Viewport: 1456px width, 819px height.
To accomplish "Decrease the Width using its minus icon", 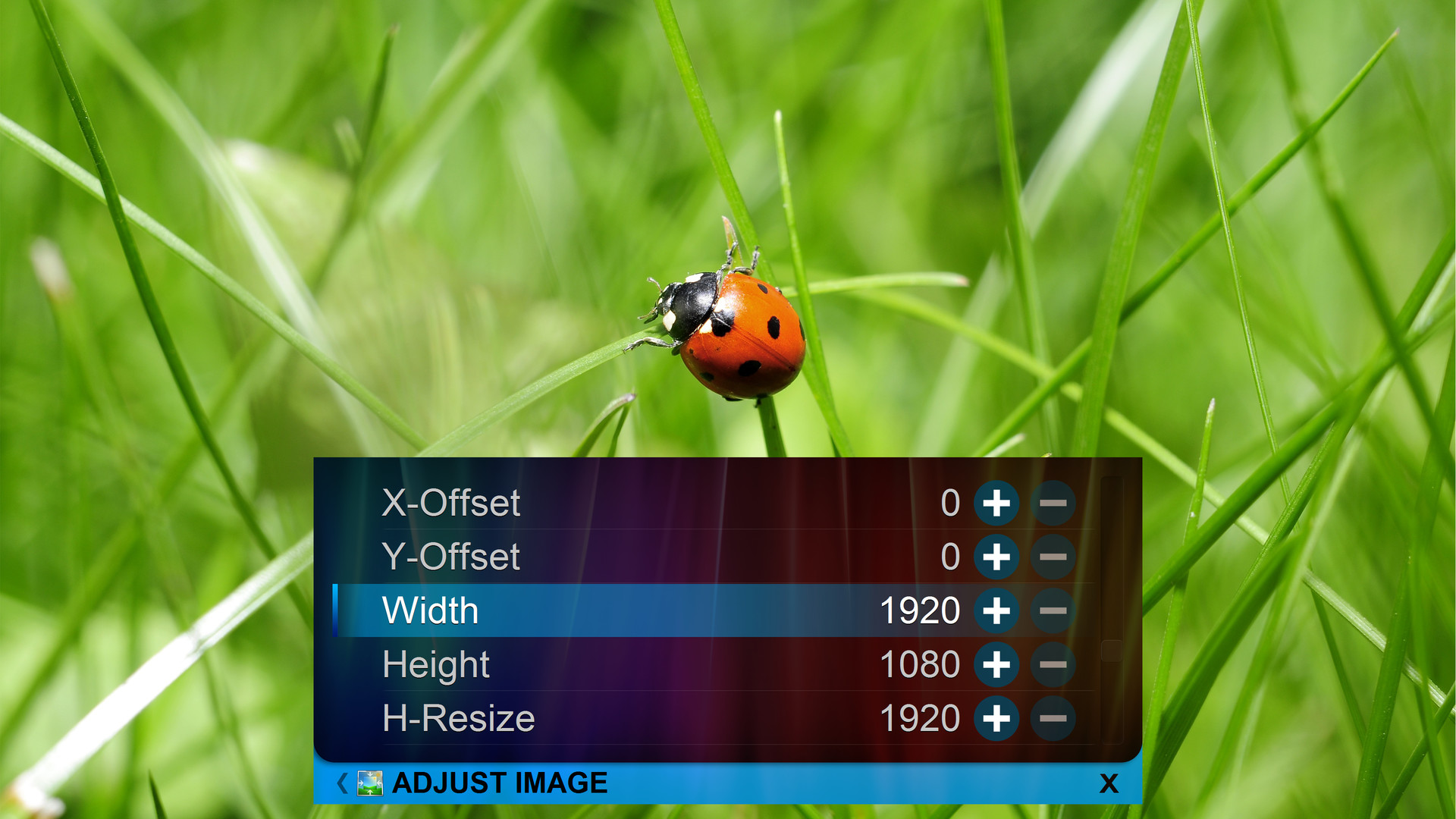I will tap(1053, 610).
